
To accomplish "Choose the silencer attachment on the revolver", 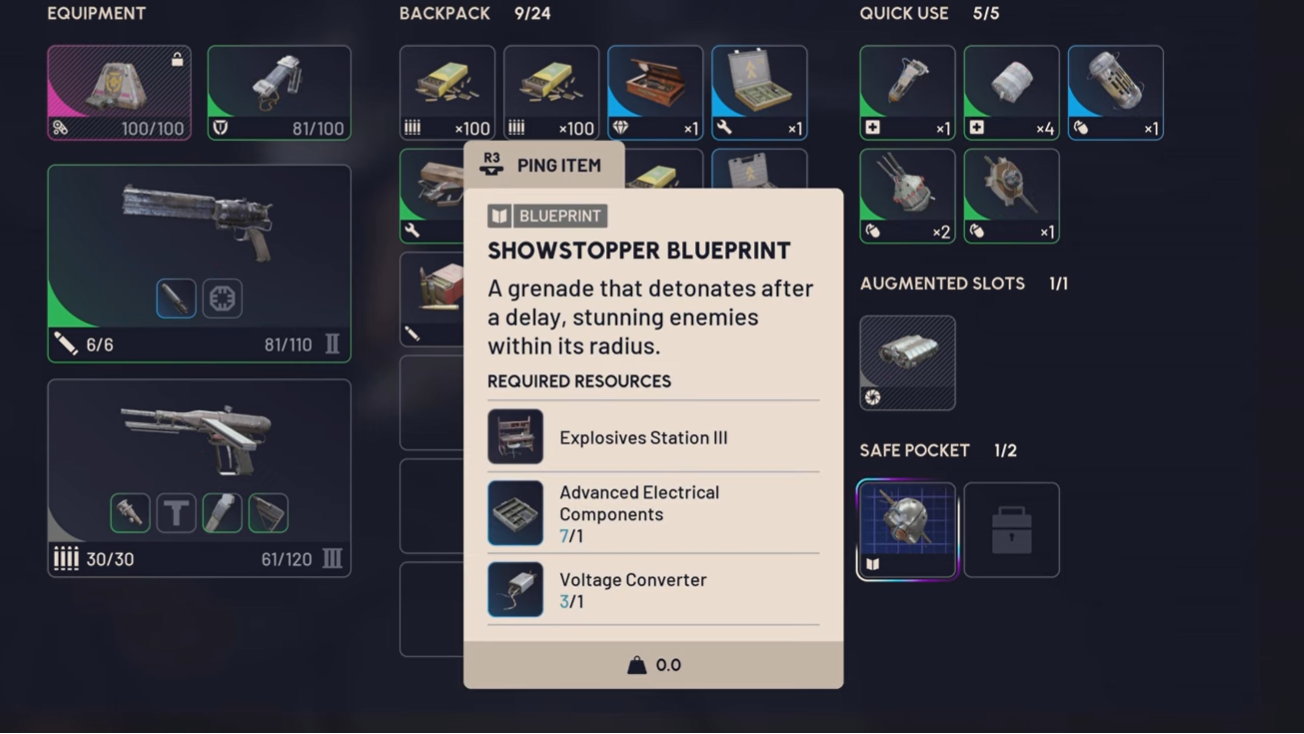I will pos(176,298).
